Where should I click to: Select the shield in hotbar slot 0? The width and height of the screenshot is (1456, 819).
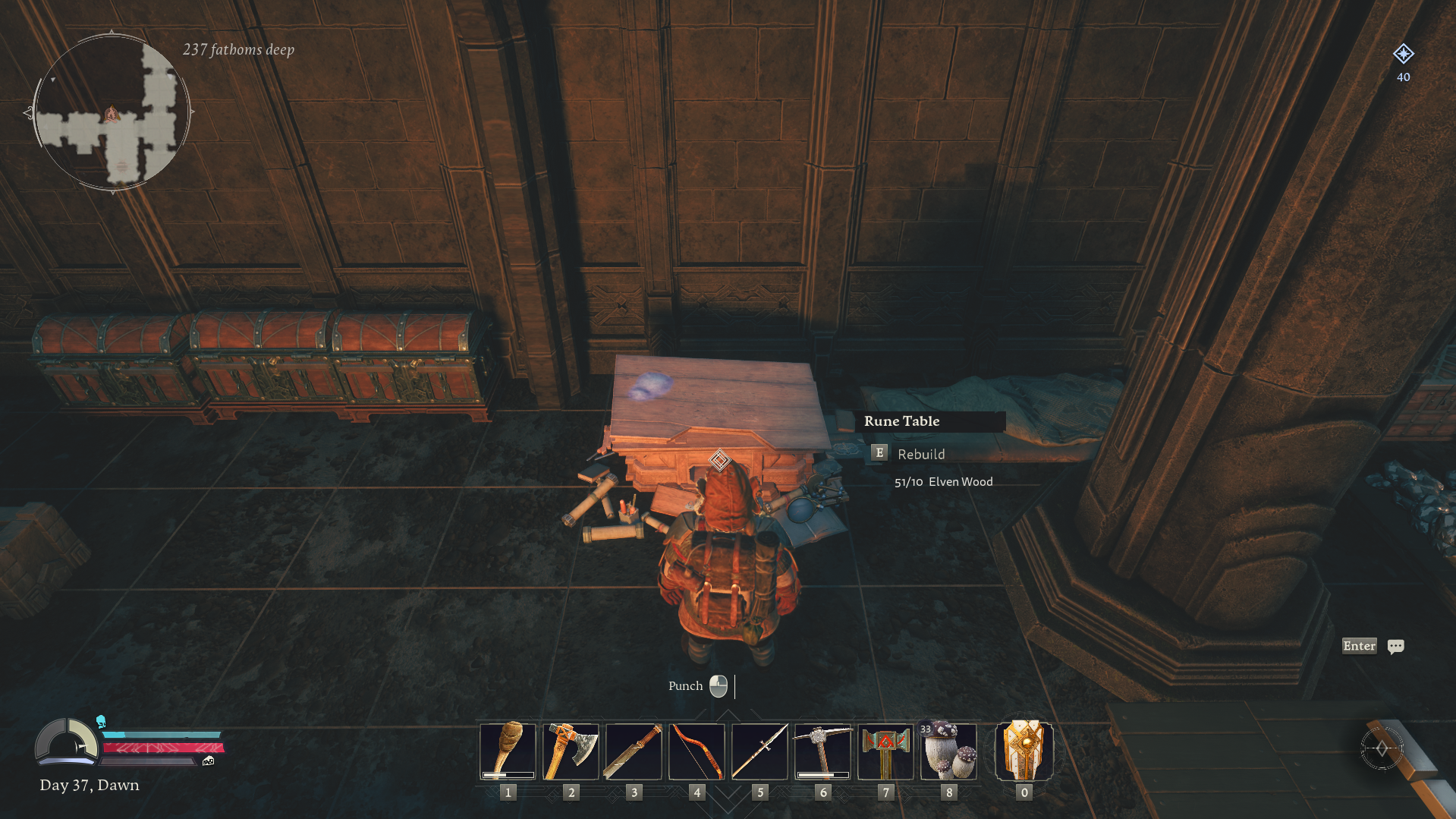coord(1024,750)
